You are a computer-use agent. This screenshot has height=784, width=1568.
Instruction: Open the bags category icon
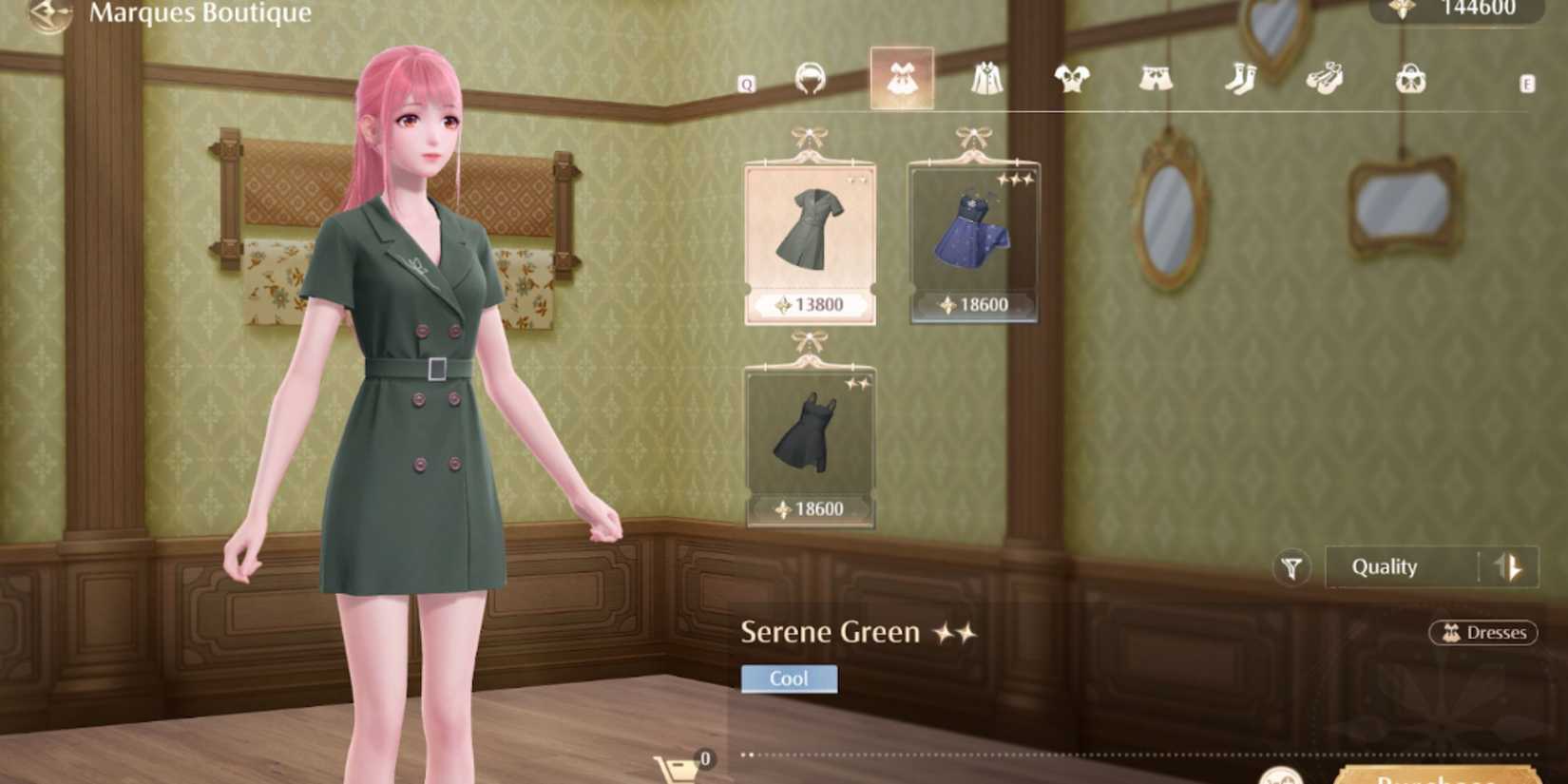pos(1408,80)
